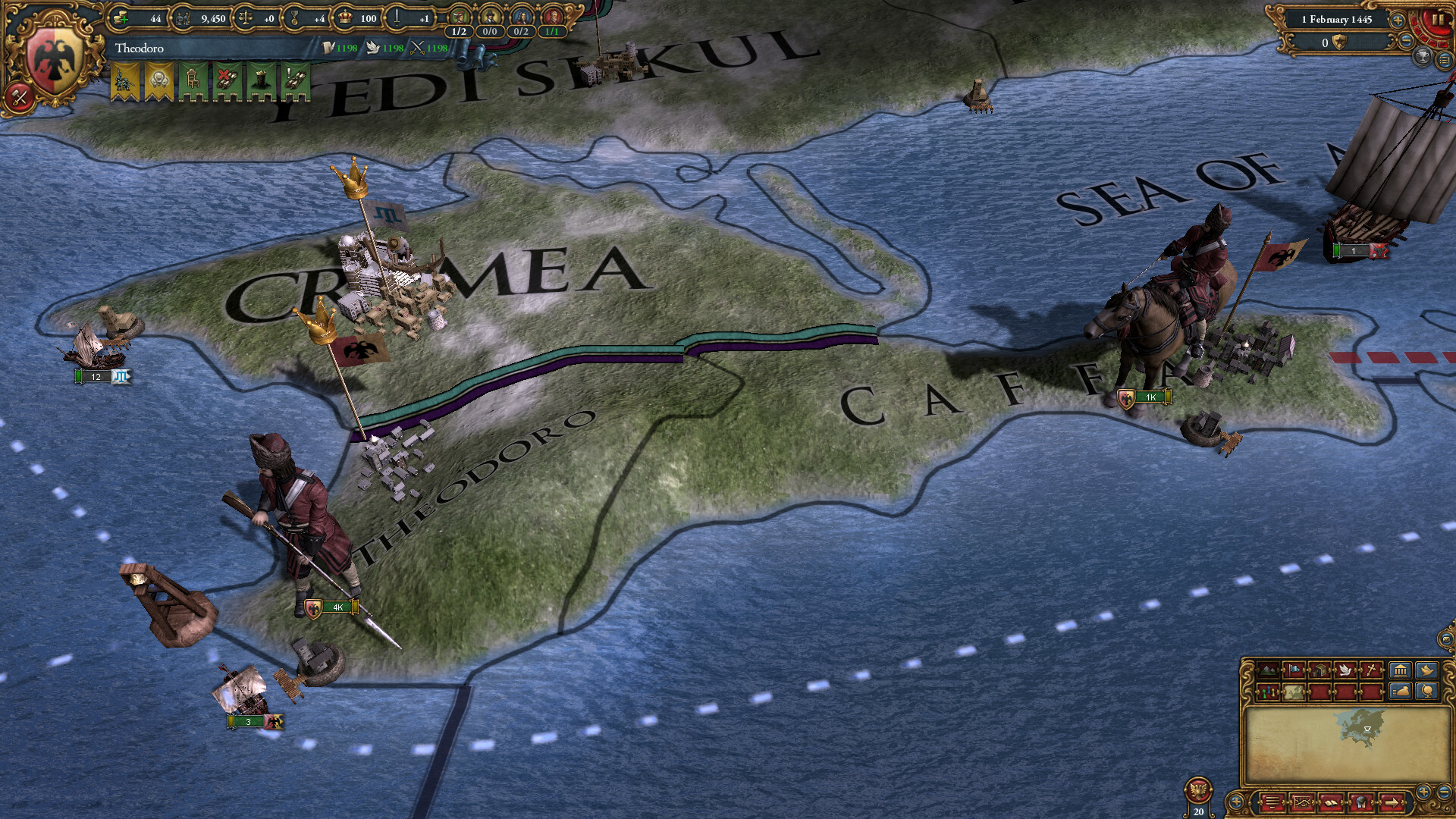Image resolution: width=1456 pixels, height=819 pixels.
Task: Pause the game with the pause button
Action: tap(1438, 20)
